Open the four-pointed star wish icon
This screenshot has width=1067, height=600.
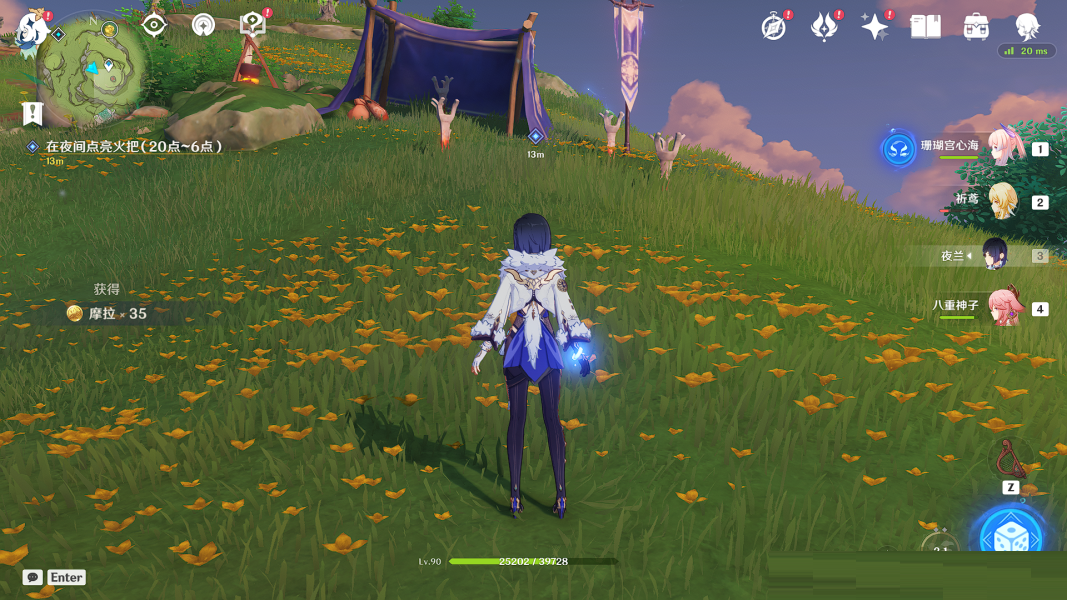point(874,27)
